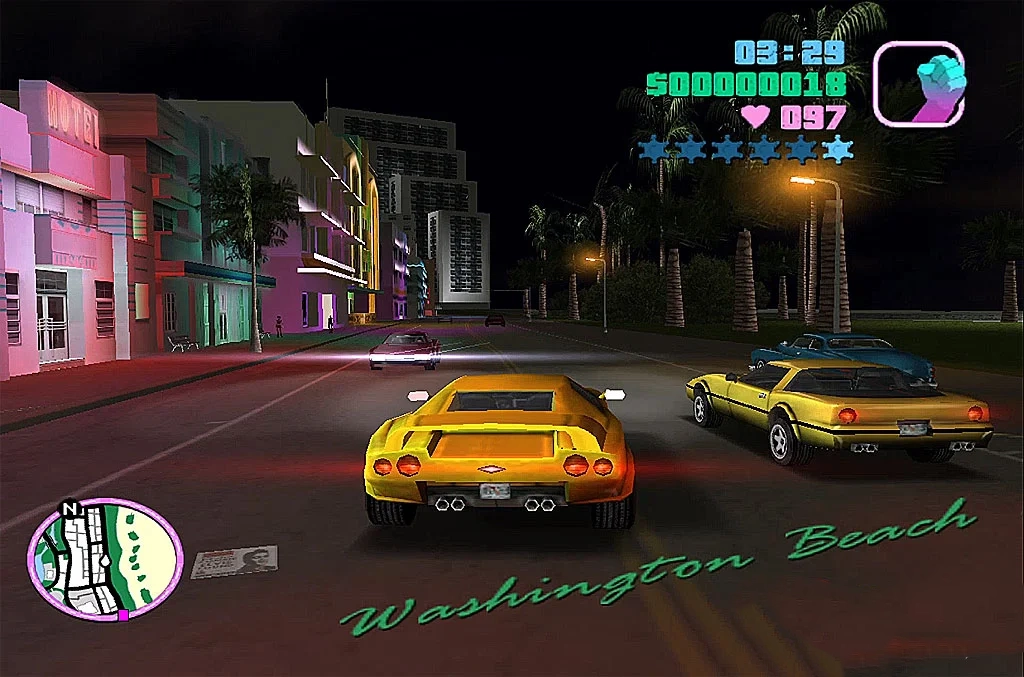The height and width of the screenshot is (677, 1024).
Task: Click the fist weapon icon
Action: pos(918,84)
